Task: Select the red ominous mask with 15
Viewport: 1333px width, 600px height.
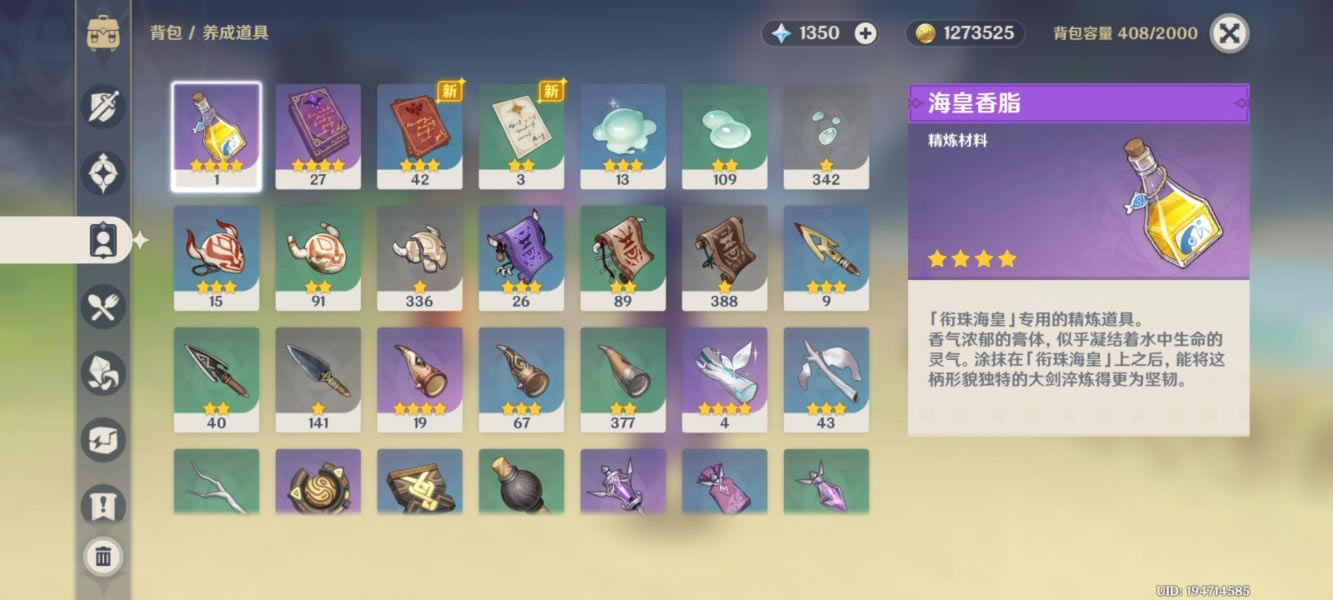Action: click(x=216, y=258)
